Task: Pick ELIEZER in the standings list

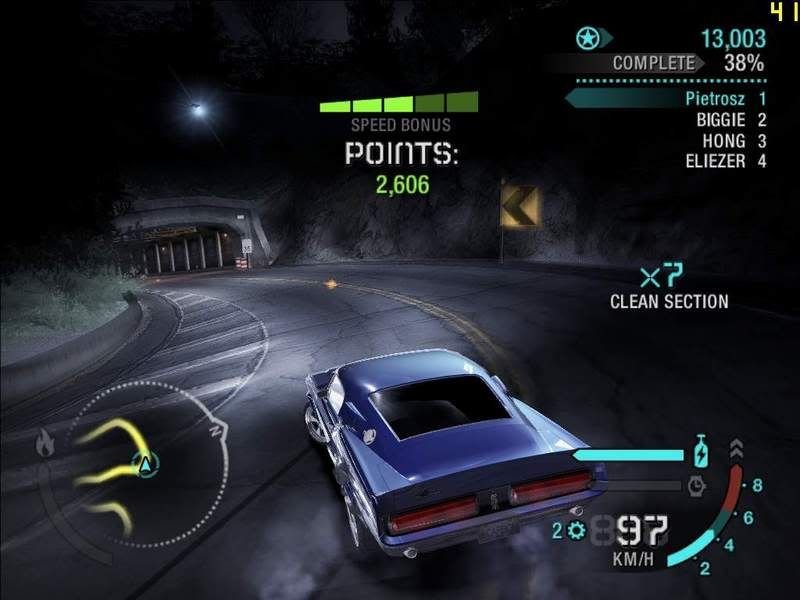Action: (715, 161)
